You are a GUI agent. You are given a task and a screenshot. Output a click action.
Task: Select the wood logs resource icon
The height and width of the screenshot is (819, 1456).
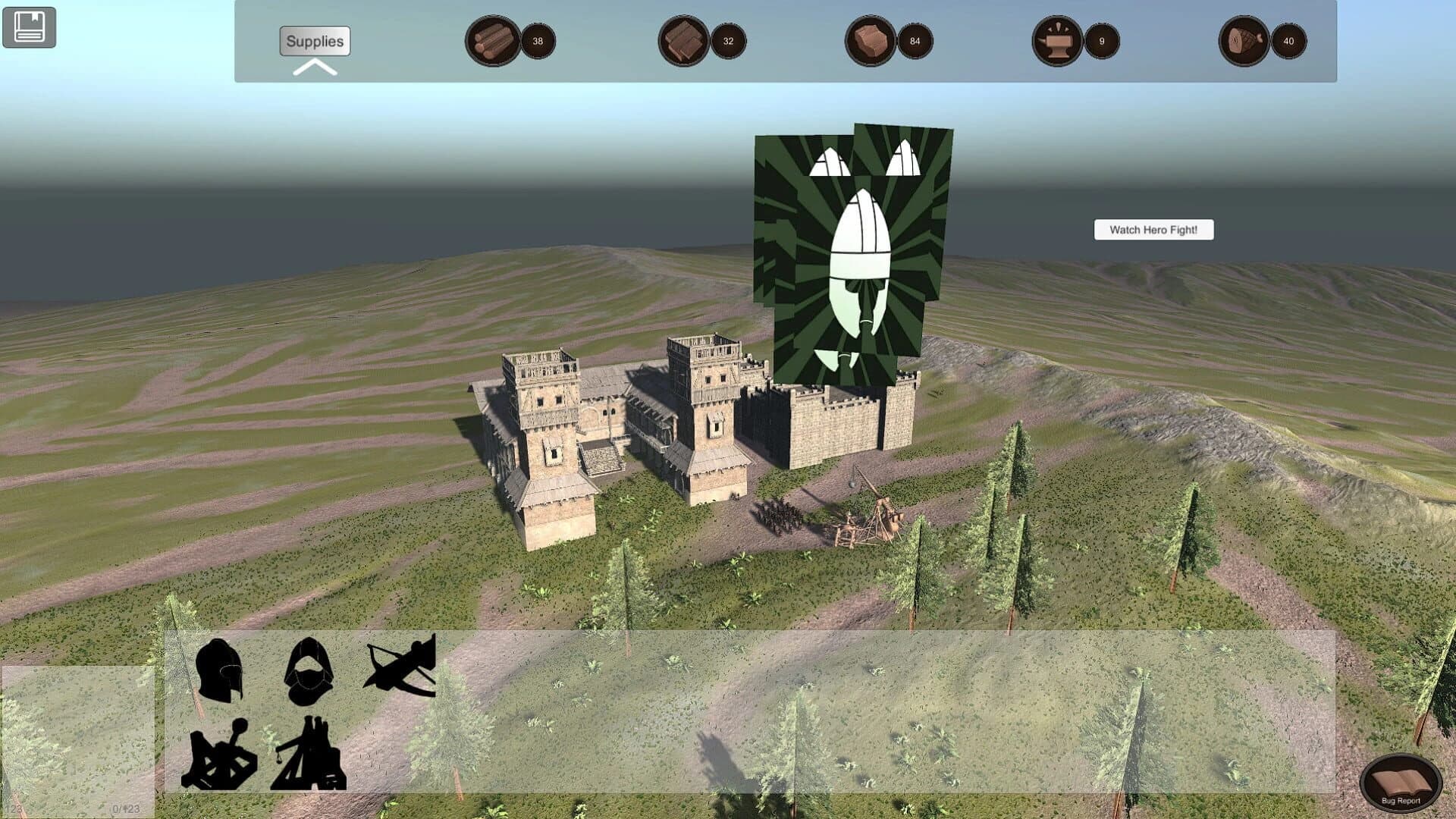pos(491,42)
